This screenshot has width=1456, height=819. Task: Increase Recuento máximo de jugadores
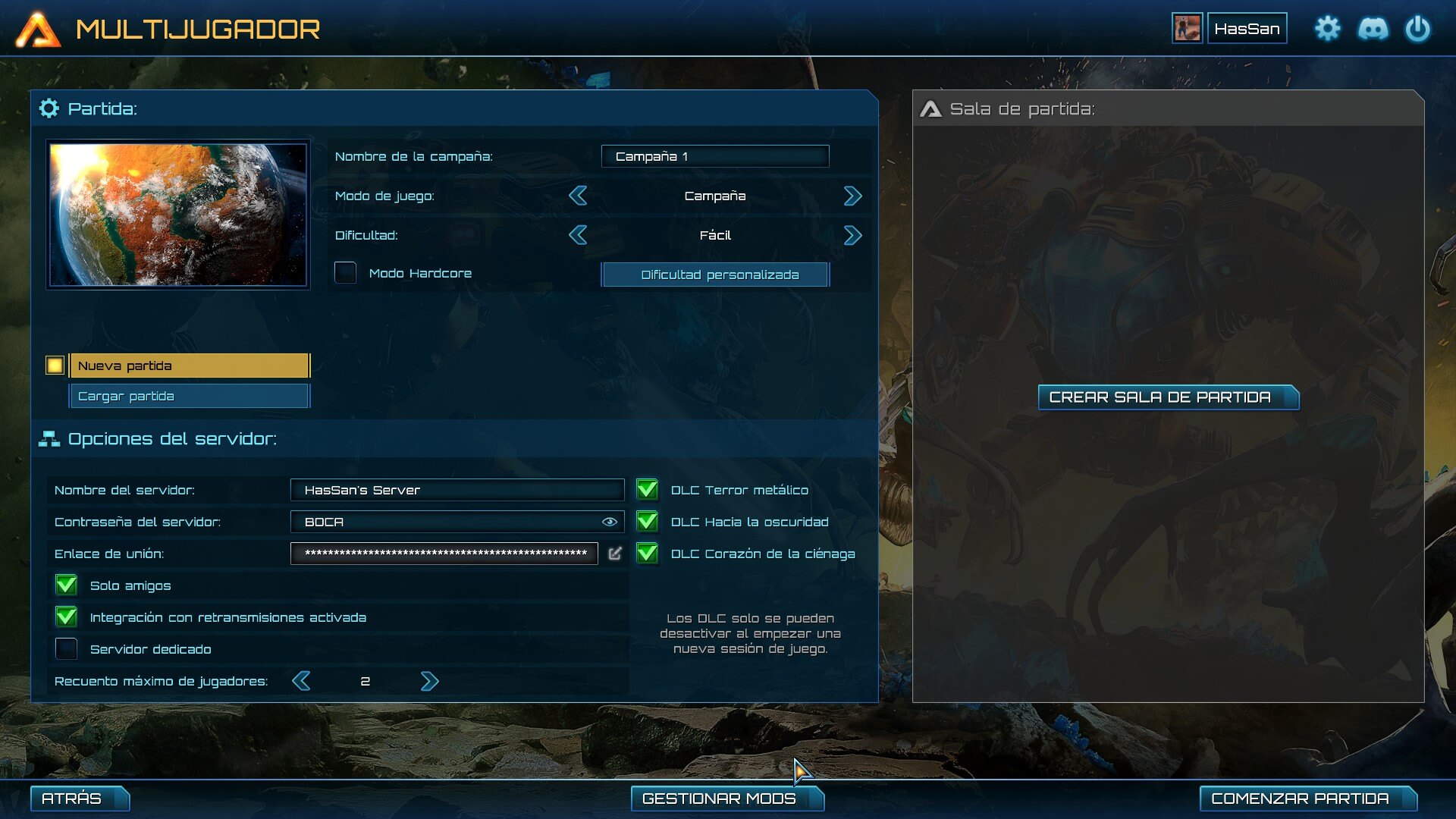pos(430,681)
